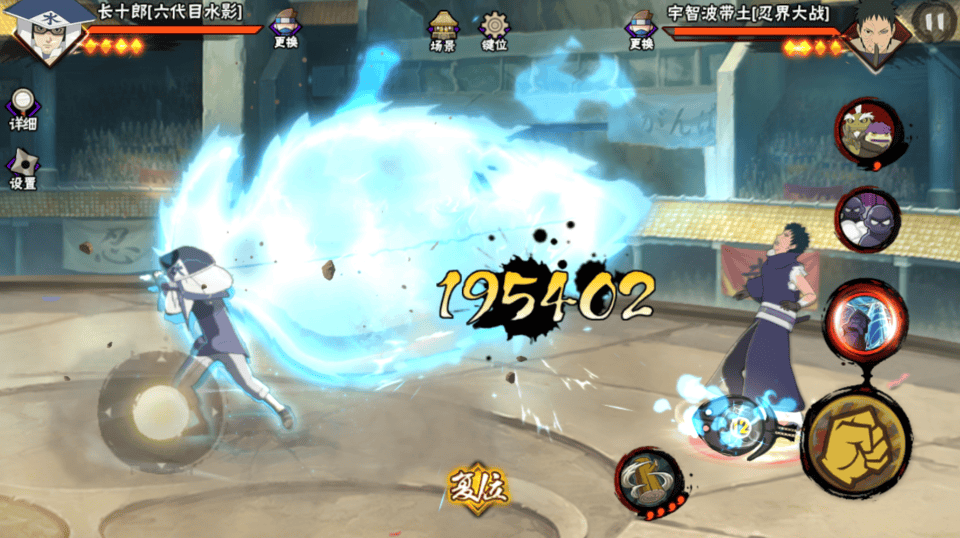This screenshot has height=538, width=960.
Task: Open the 详细 details panel
Action: (23, 109)
